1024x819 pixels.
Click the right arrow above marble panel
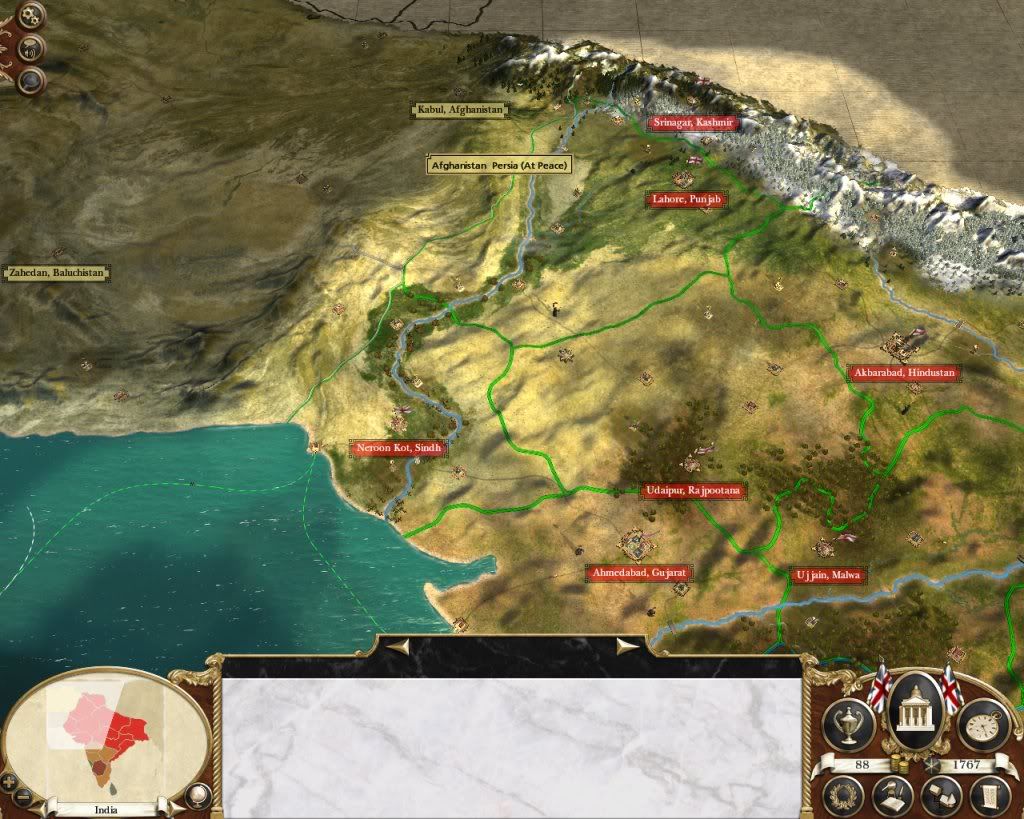tap(628, 646)
